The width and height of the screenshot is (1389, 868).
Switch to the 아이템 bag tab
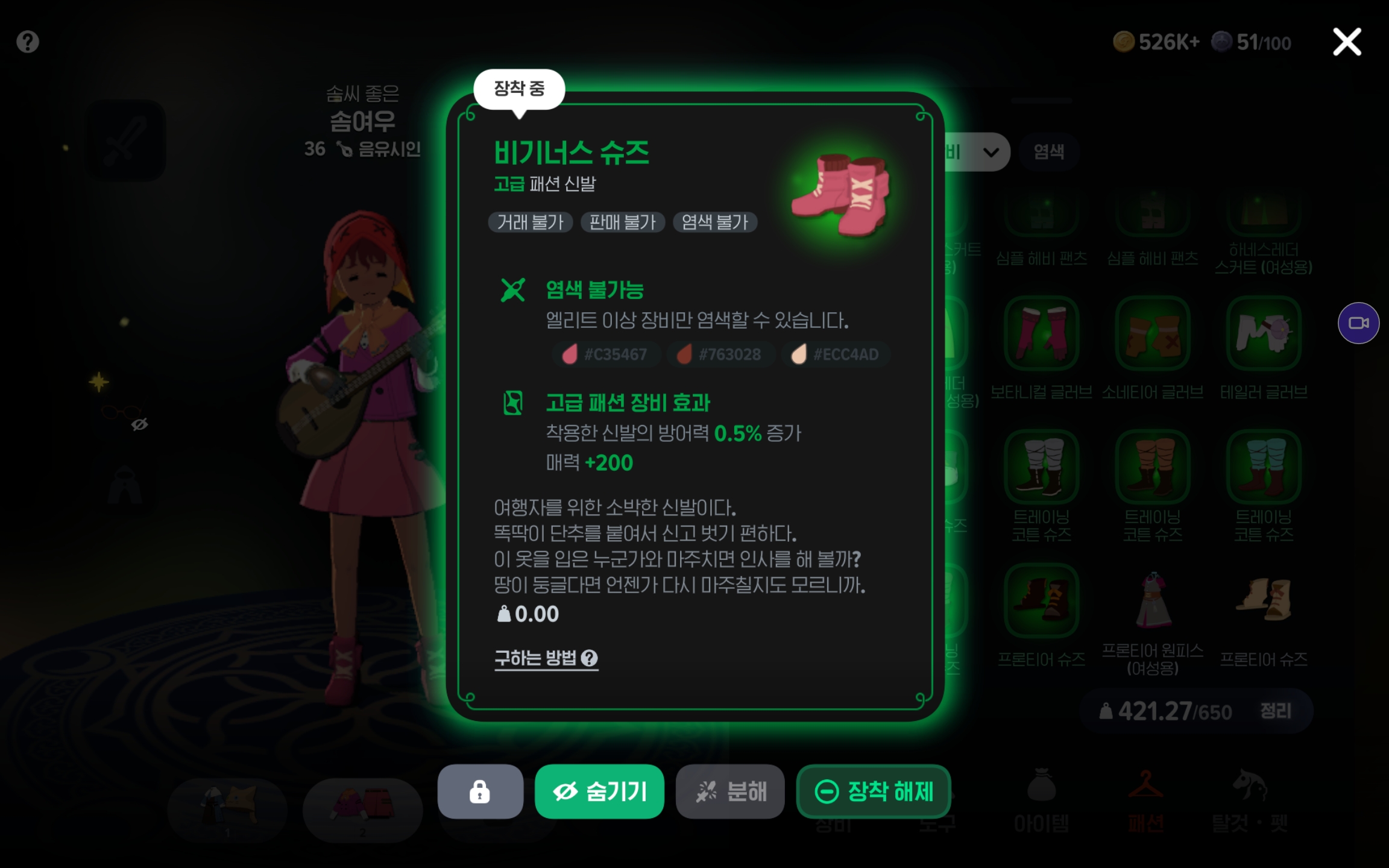coord(1041,802)
